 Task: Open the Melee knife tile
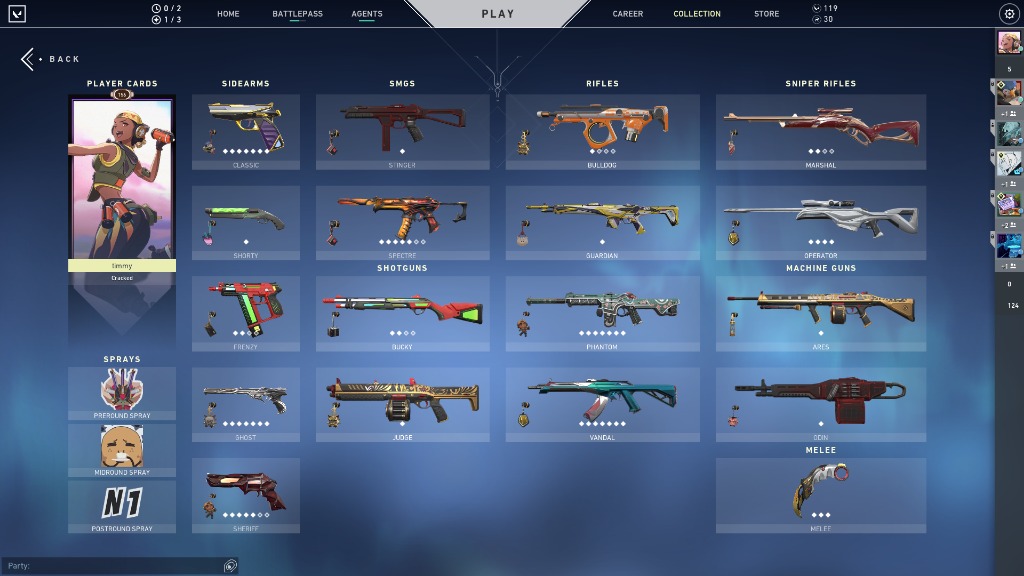[820, 494]
